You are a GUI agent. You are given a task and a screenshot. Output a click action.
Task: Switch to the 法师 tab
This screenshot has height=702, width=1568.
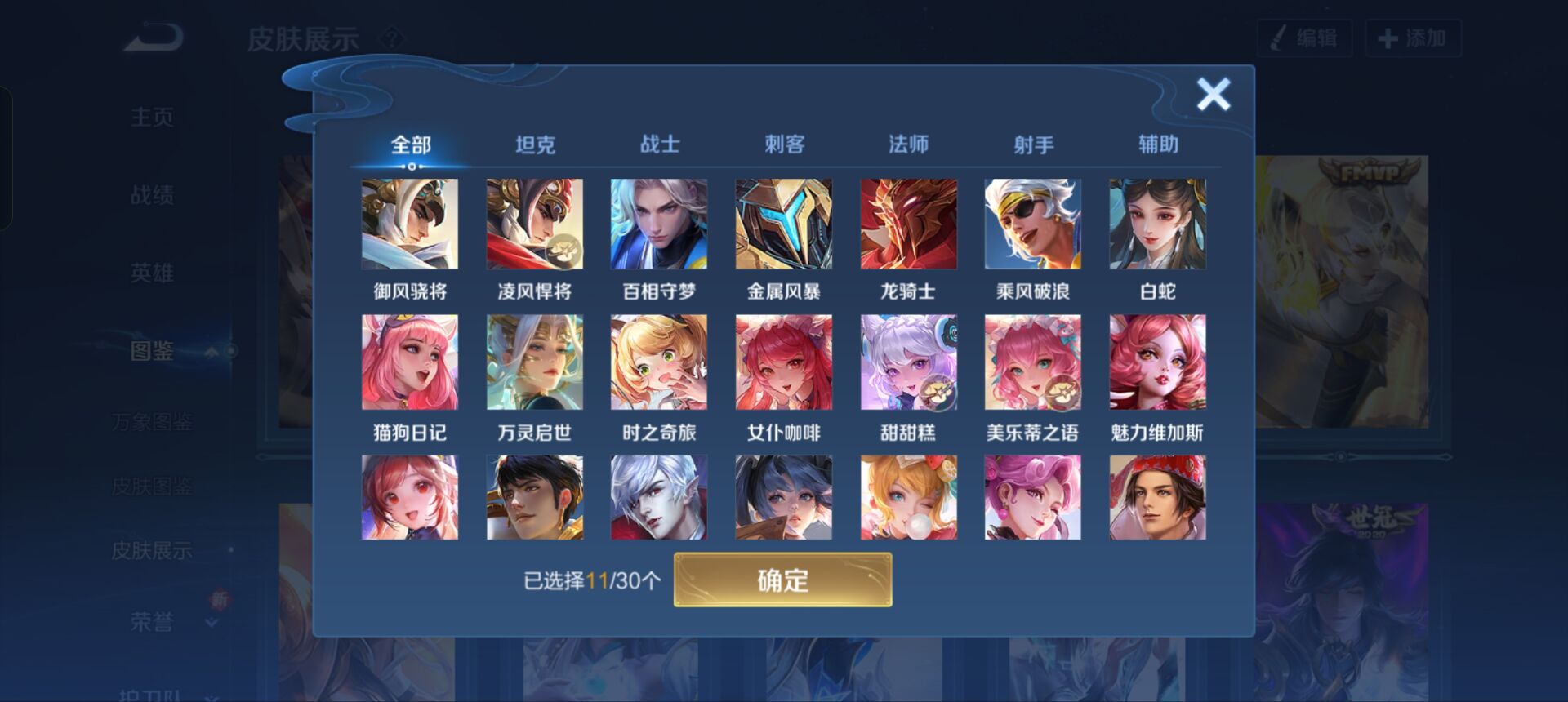pyautogui.click(x=911, y=143)
